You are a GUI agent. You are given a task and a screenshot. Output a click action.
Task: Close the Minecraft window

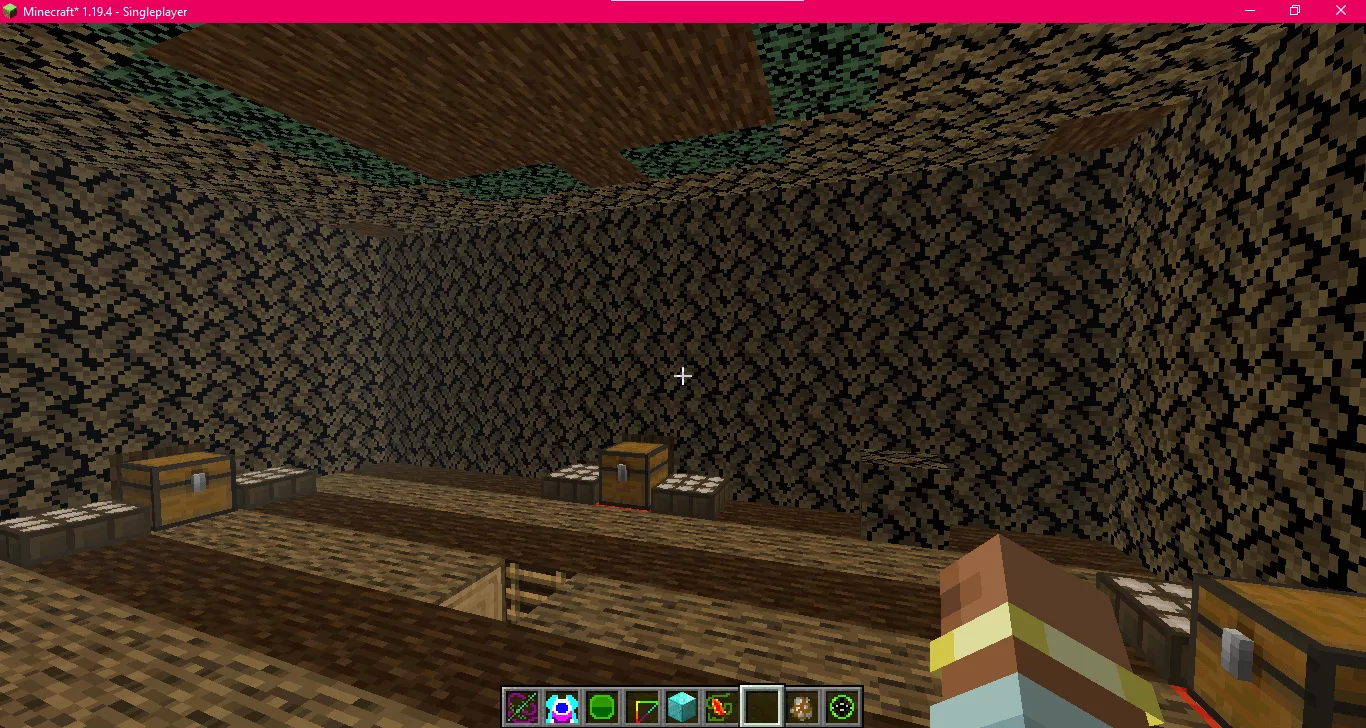click(x=1341, y=10)
